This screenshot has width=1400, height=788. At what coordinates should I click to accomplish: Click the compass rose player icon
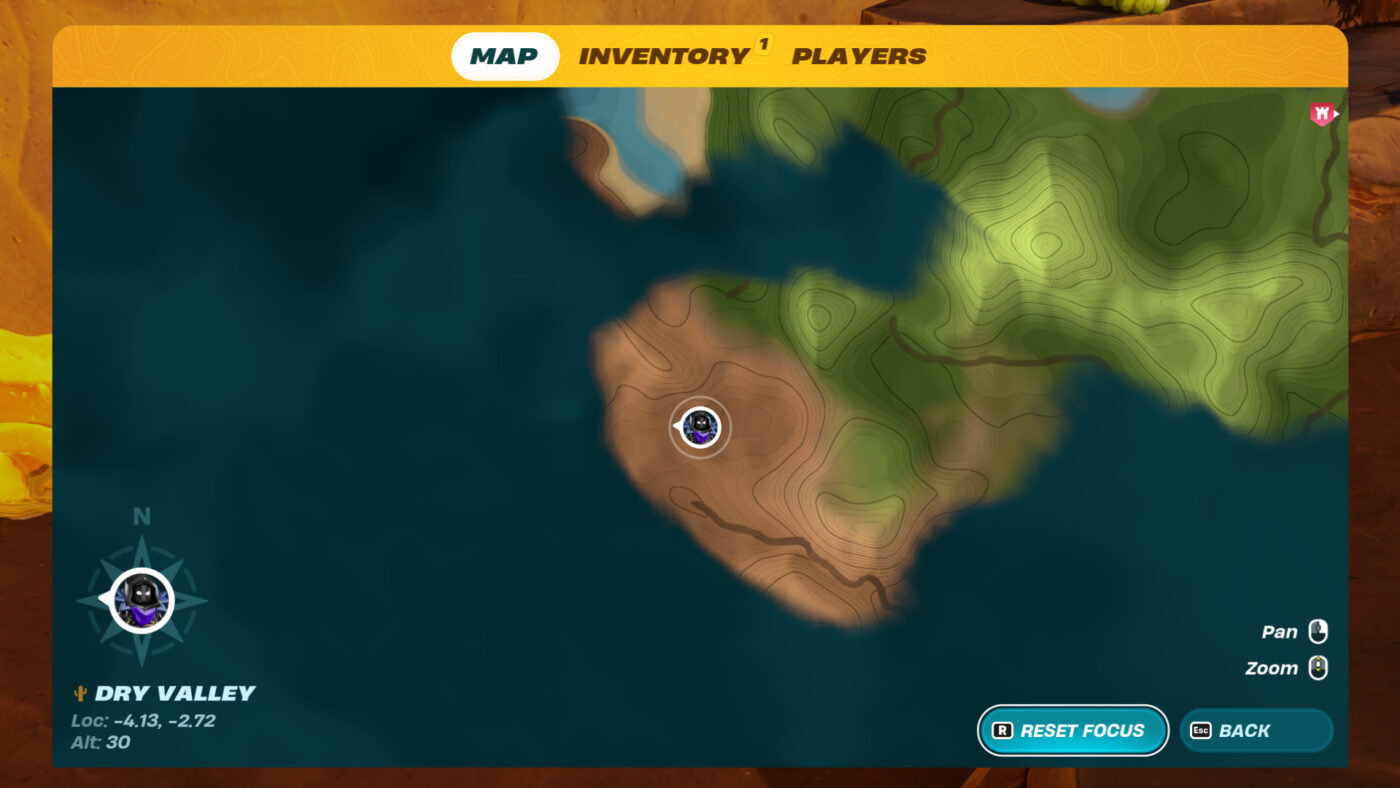coord(142,601)
